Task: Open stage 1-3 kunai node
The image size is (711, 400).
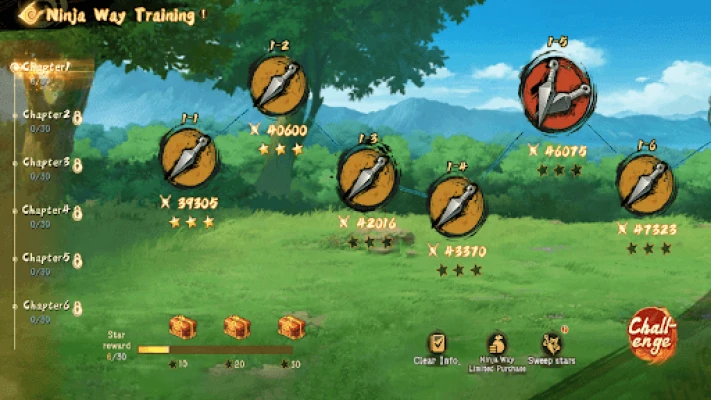Action: coord(367,177)
